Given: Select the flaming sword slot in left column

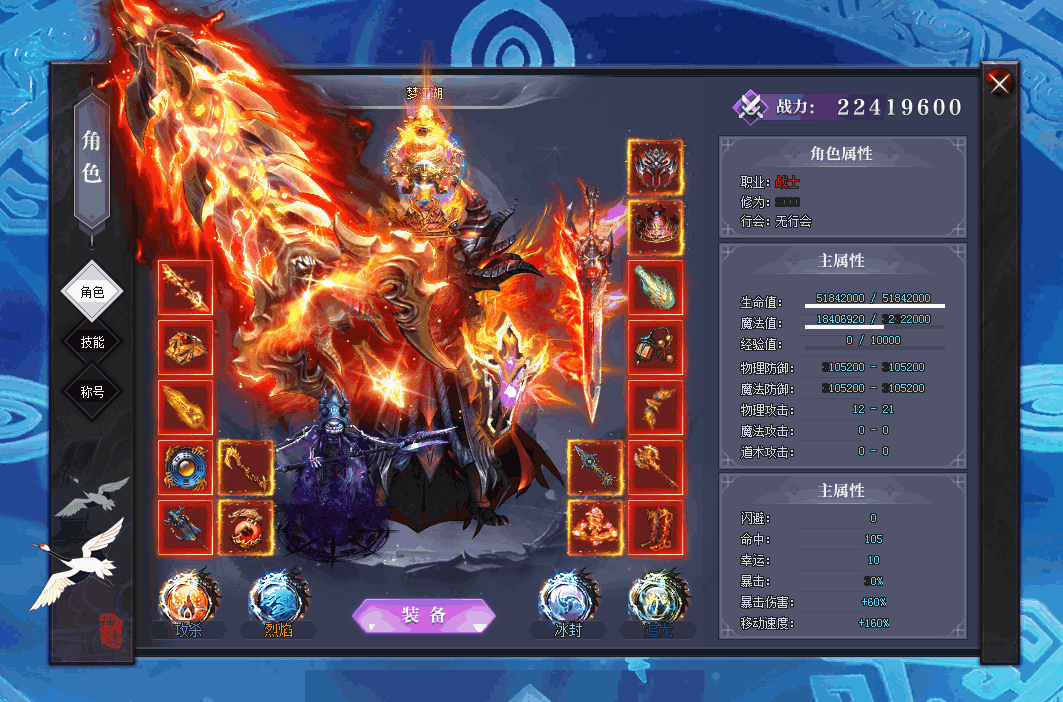Looking at the screenshot, I should pos(185,288).
